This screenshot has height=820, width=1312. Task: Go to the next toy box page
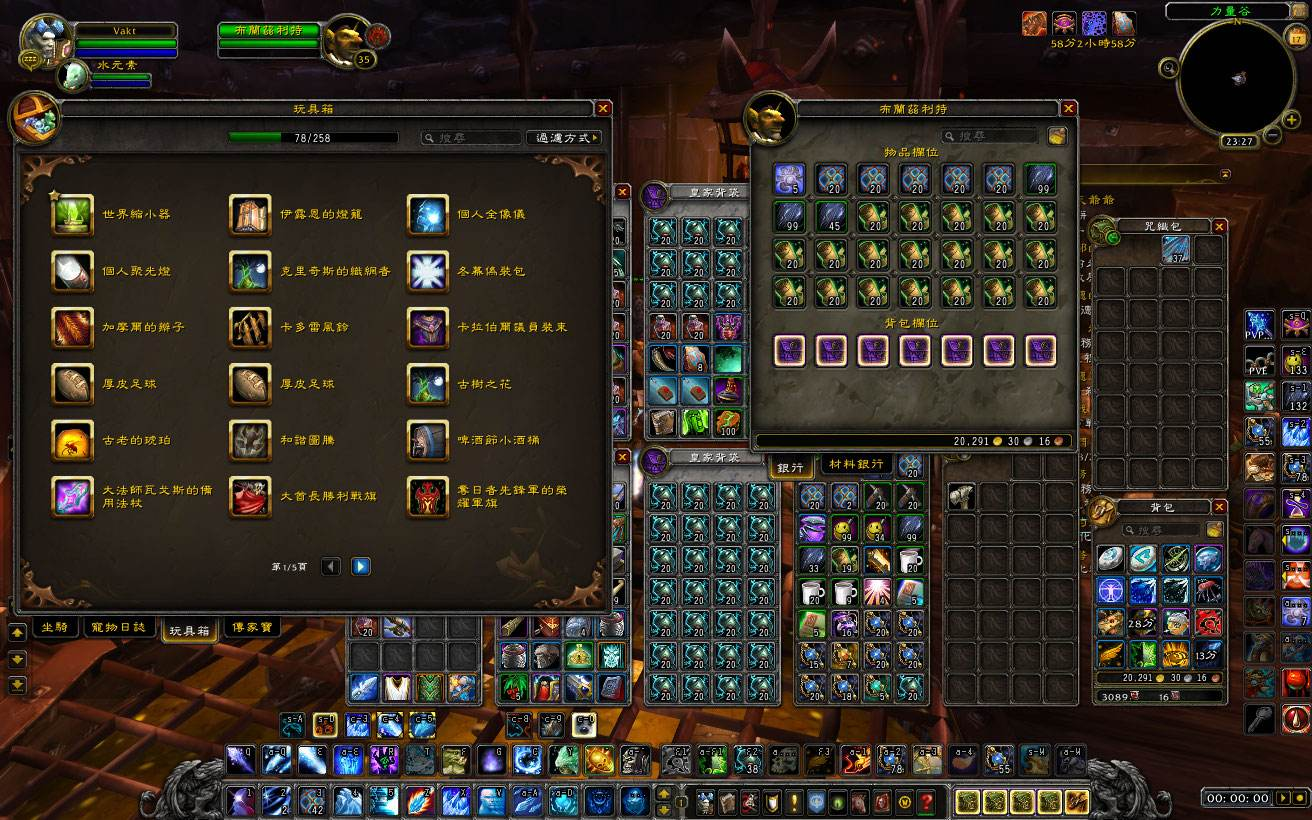point(361,567)
